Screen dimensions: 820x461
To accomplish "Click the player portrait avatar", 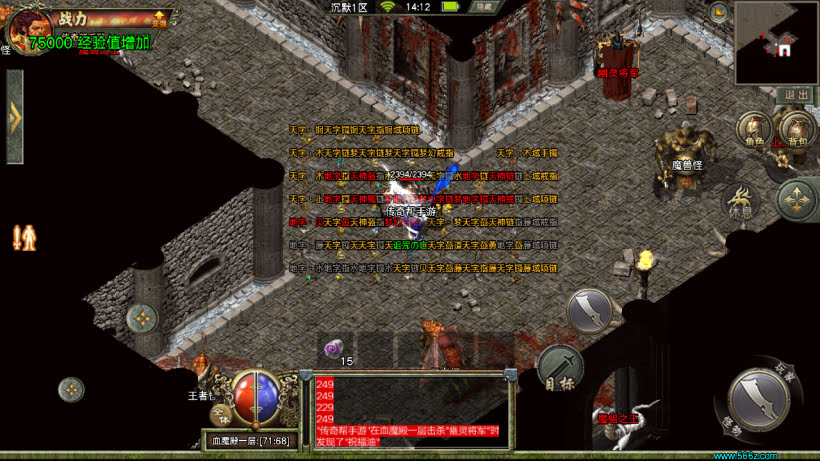I will coord(25,28).
